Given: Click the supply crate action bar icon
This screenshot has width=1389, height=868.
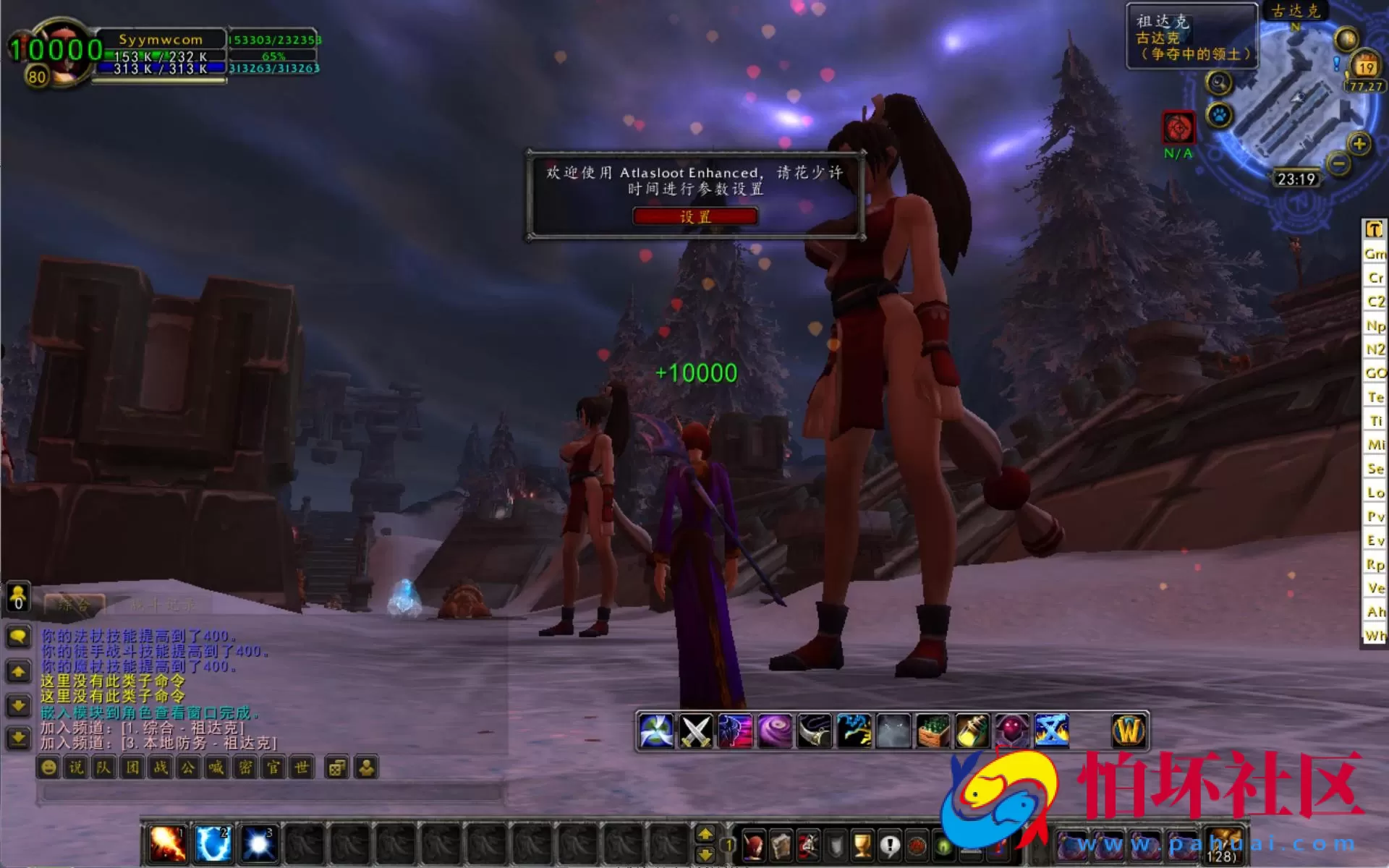Looking at the screenshot, I should click(932, 731).
